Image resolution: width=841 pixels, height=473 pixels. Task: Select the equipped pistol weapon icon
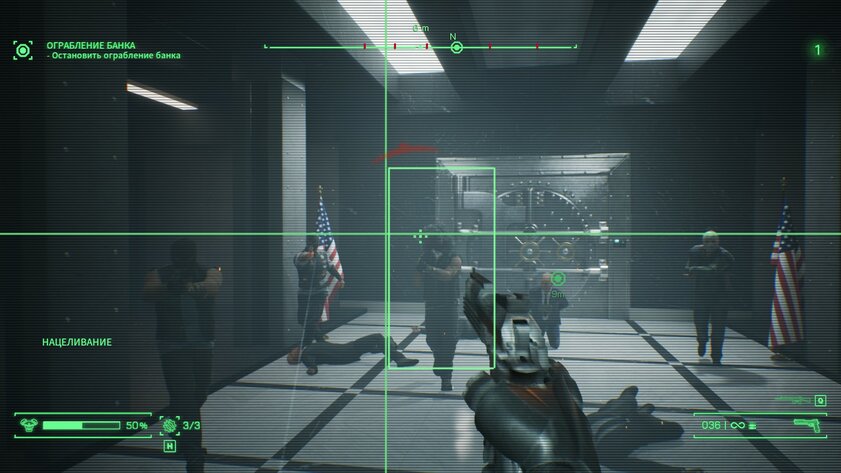tap(806, 425)
